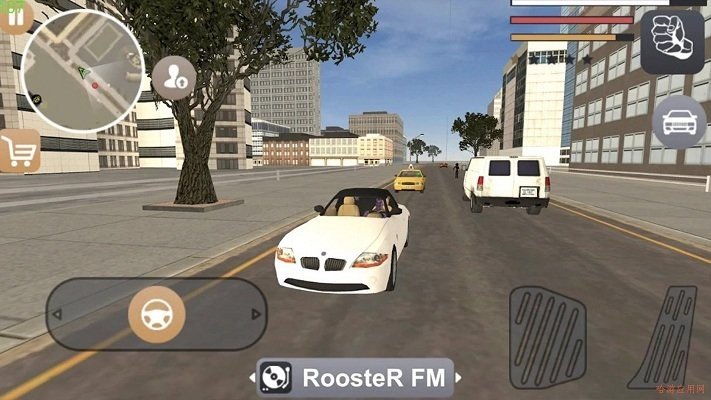
Task: Open the shopping cart store
Action: 18,150
